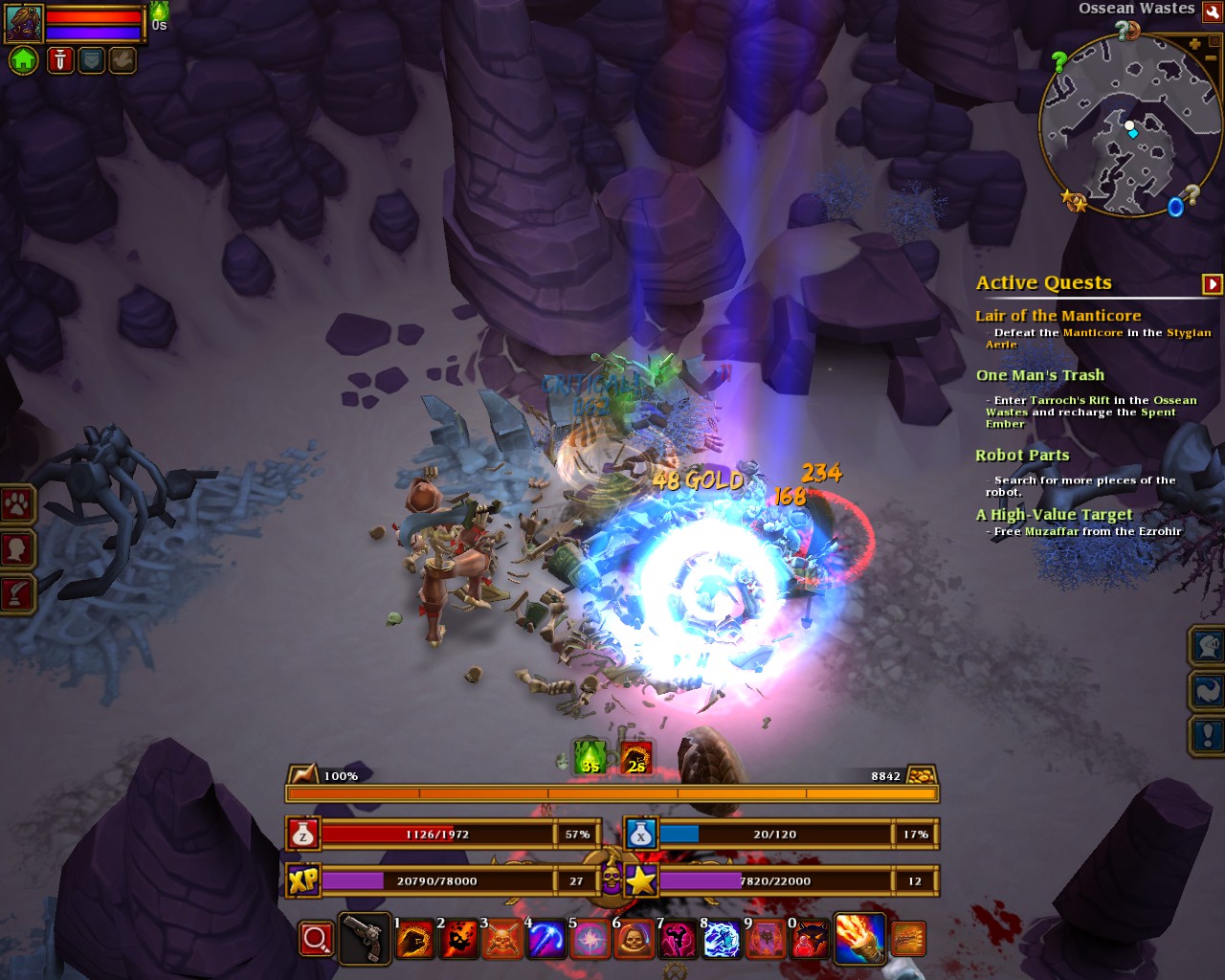The height and width of the screenshot is (980, 1225).
Task: Set pet to passive dove stance
Action: (x=122, y=60)
